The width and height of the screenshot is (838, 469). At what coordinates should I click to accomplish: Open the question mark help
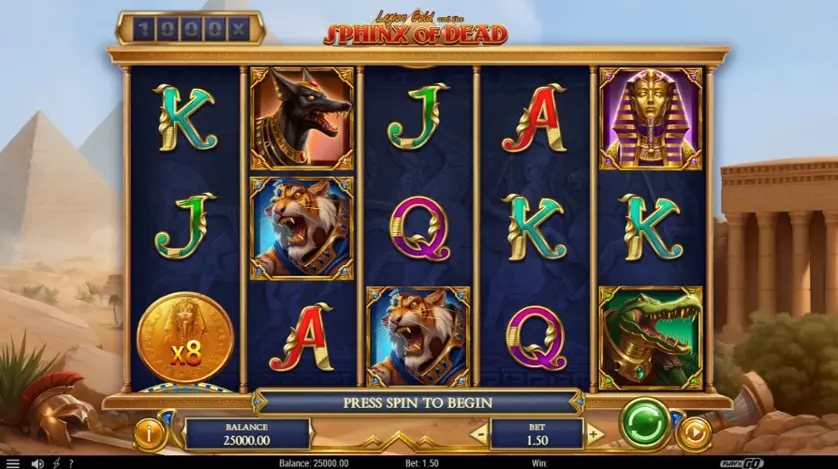(x=69, y=463)
